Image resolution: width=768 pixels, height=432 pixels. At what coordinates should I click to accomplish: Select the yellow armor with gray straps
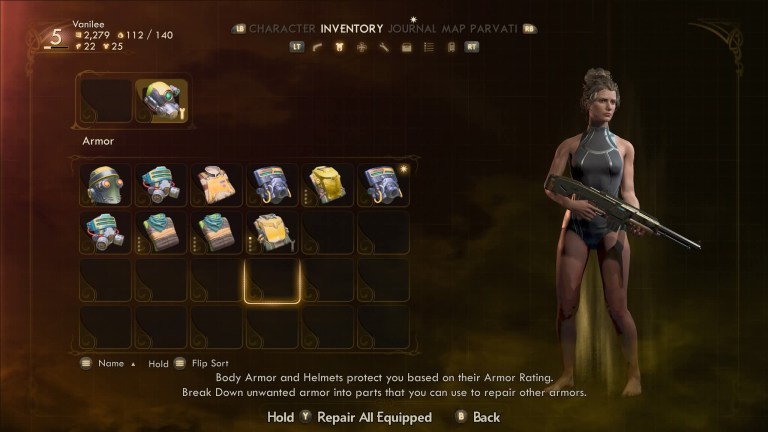pos(272,231)
